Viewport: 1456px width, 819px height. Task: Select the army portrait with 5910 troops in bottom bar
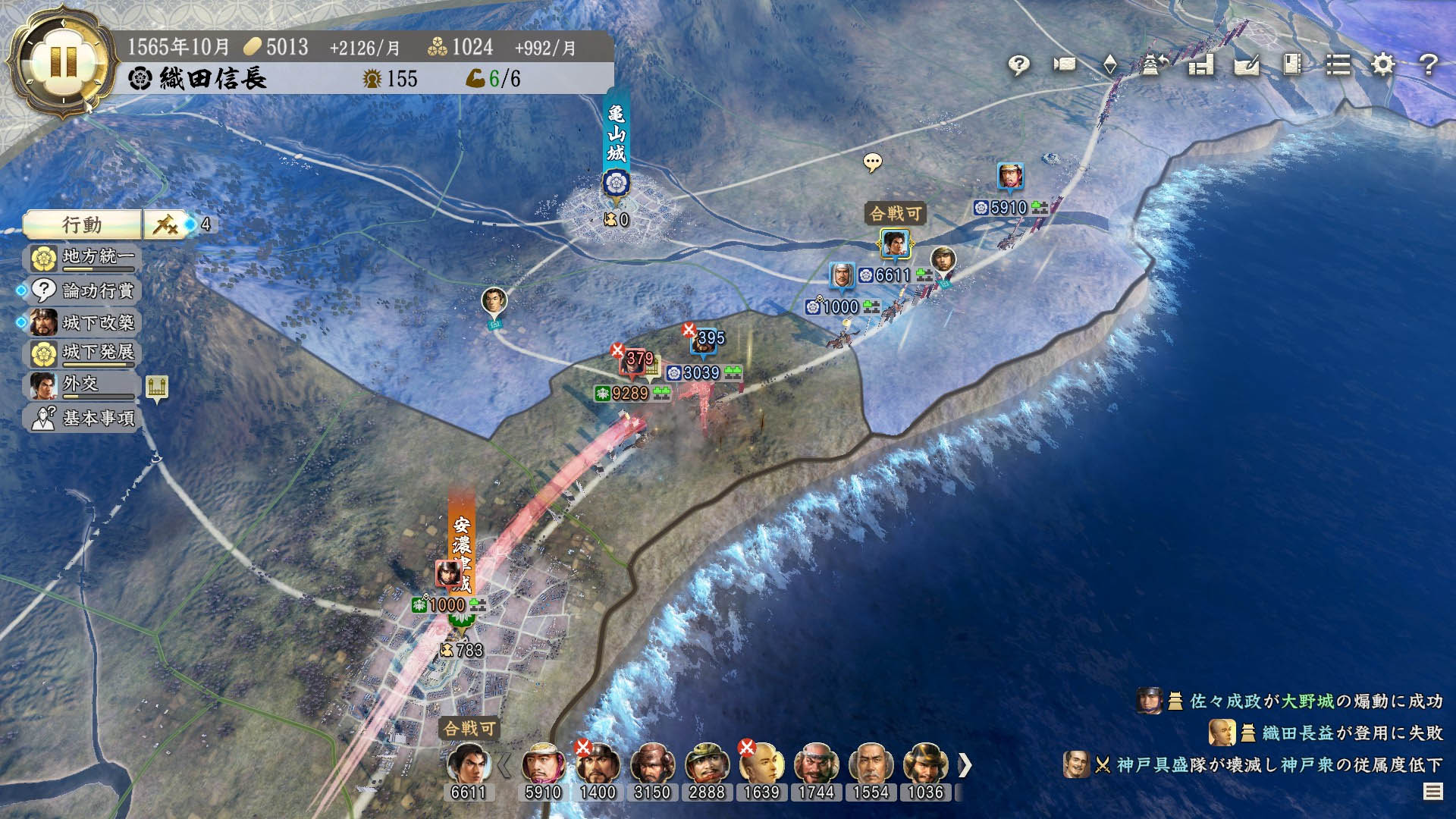pos(543,764)
